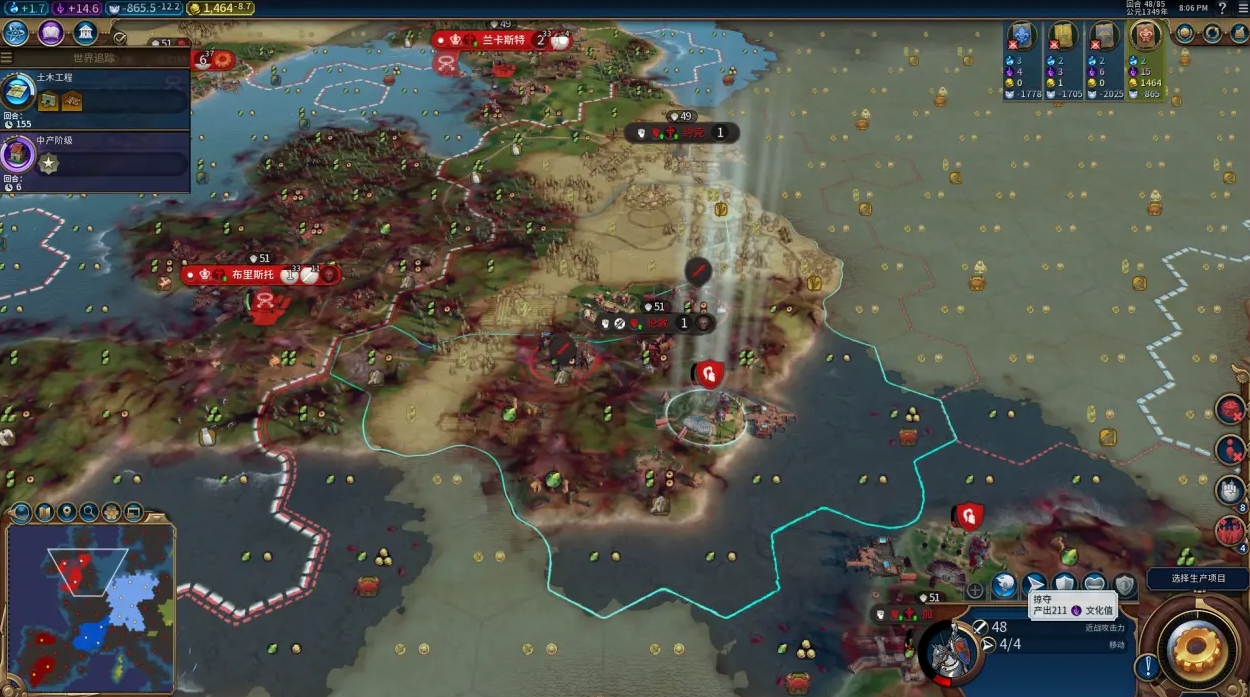
Task: Expand the unit actions plus button
Action: [975, 590]
